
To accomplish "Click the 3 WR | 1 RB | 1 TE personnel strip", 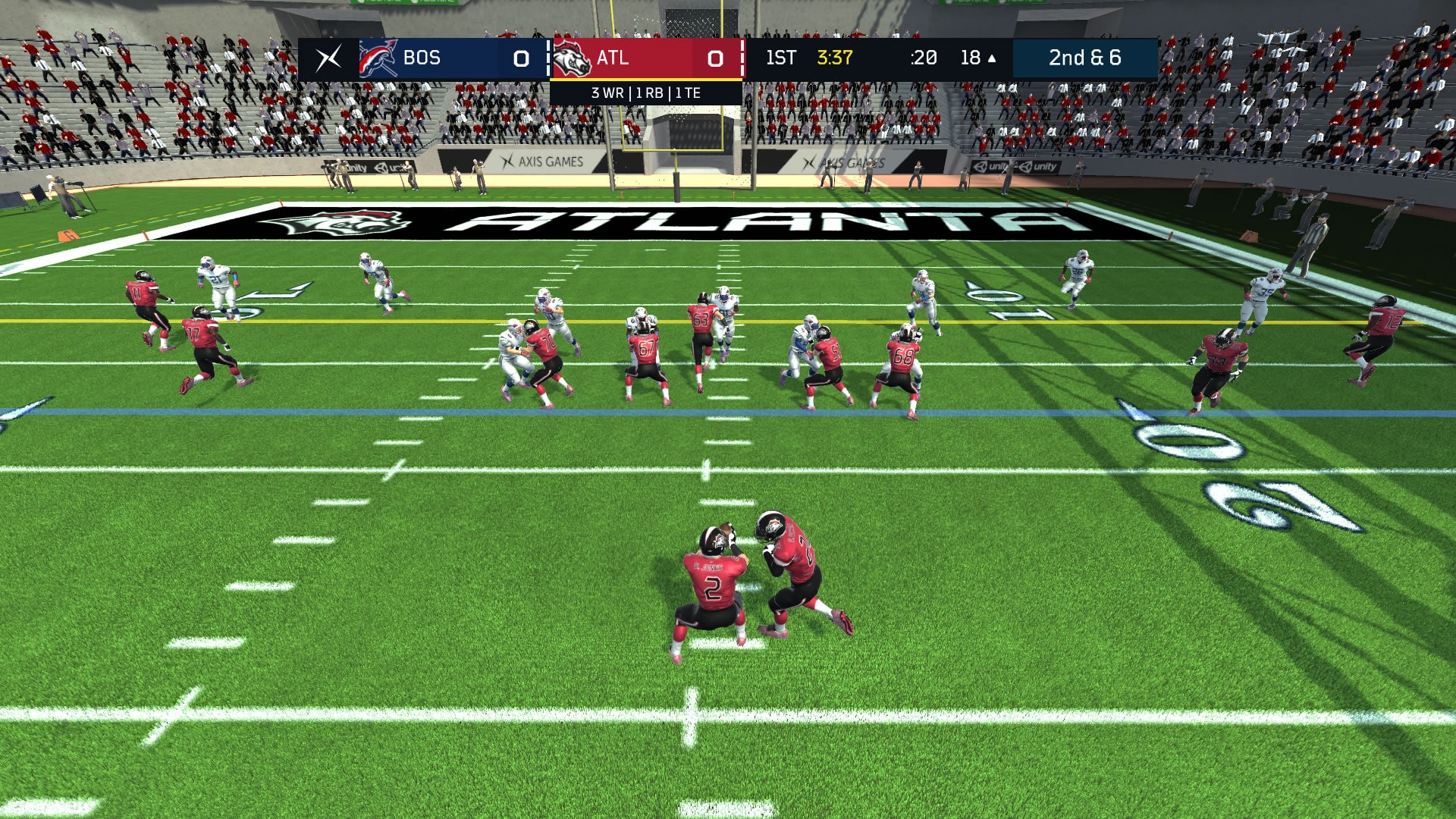I will point(645,94).
